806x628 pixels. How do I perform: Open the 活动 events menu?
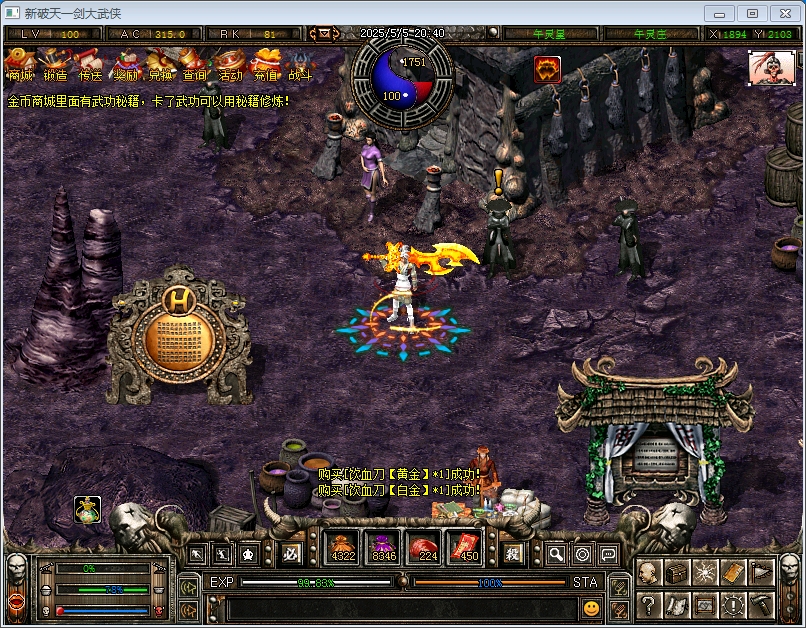pos(230,64)
